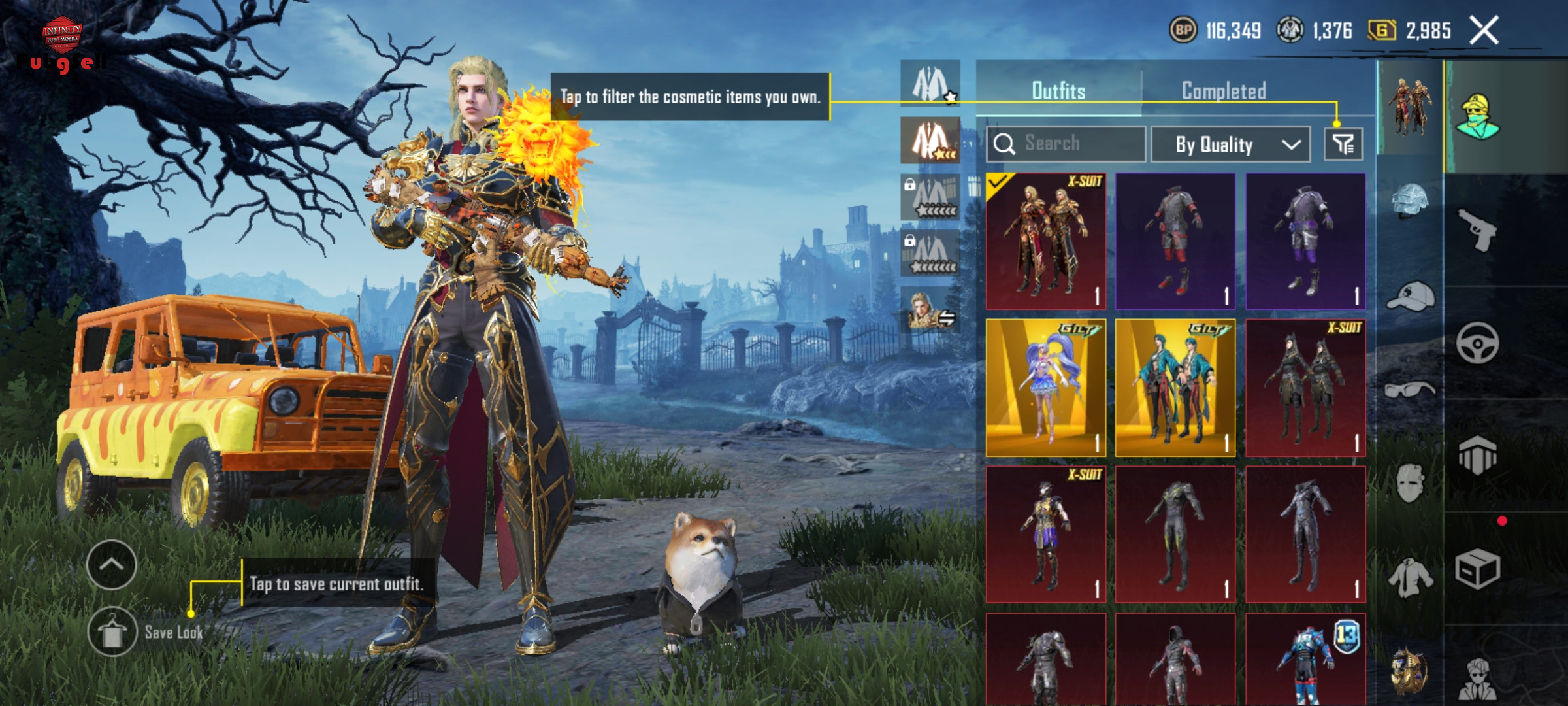This screenshot has height=706, width=1568.
Task: Select the Outfits tab
Action: point(1058,91)
